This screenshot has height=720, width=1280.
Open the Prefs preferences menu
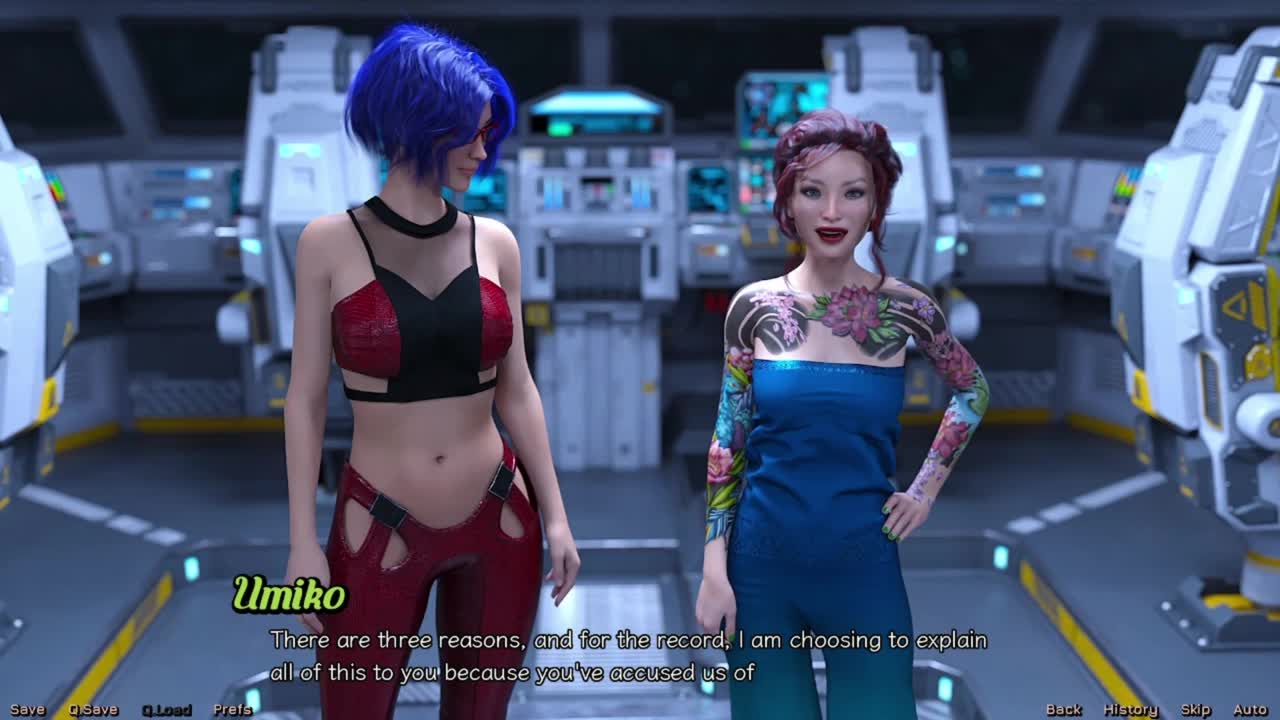coord(232,710)
